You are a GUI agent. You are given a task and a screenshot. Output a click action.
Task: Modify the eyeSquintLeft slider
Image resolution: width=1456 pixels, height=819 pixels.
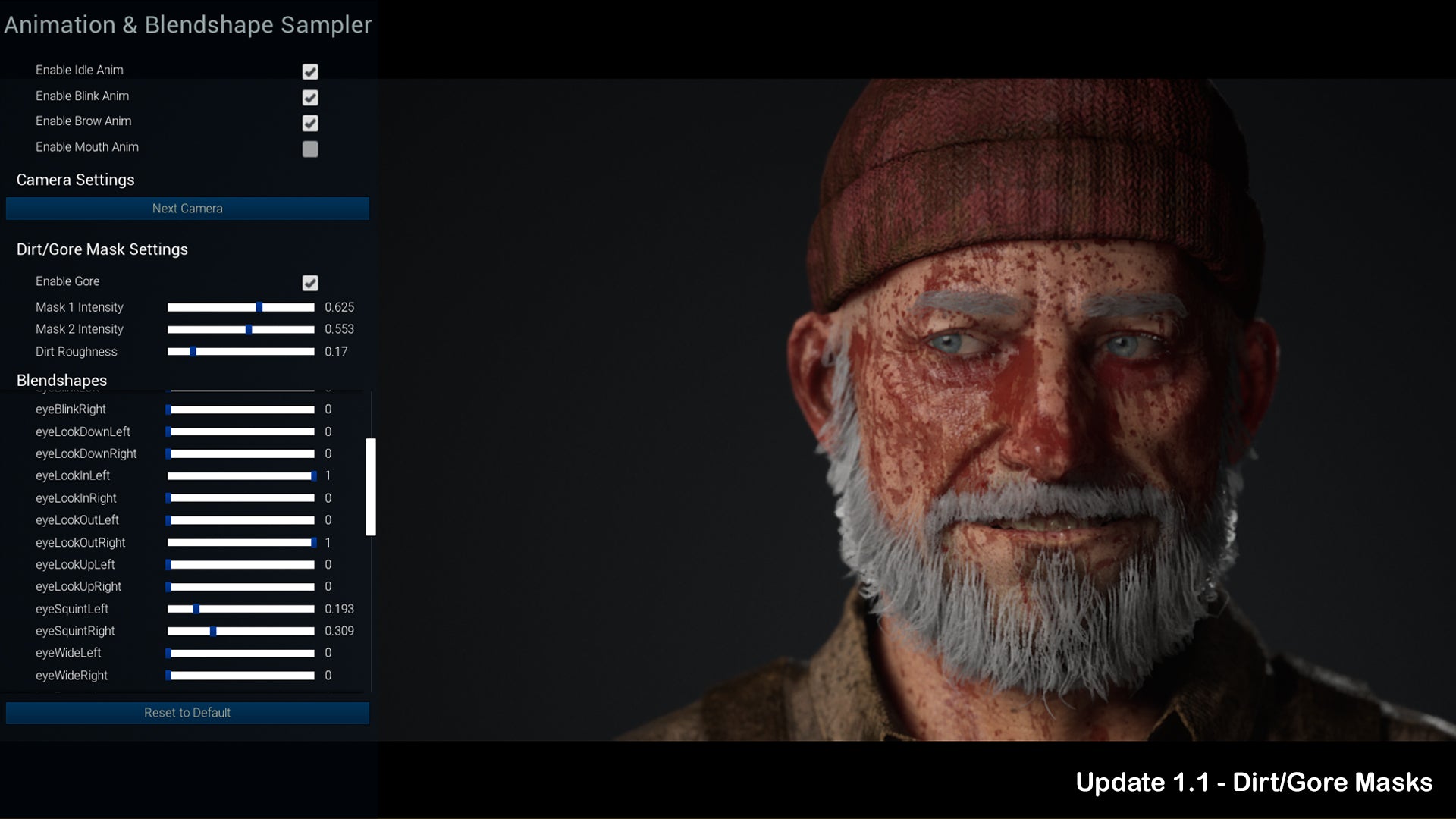coord(196,609)
